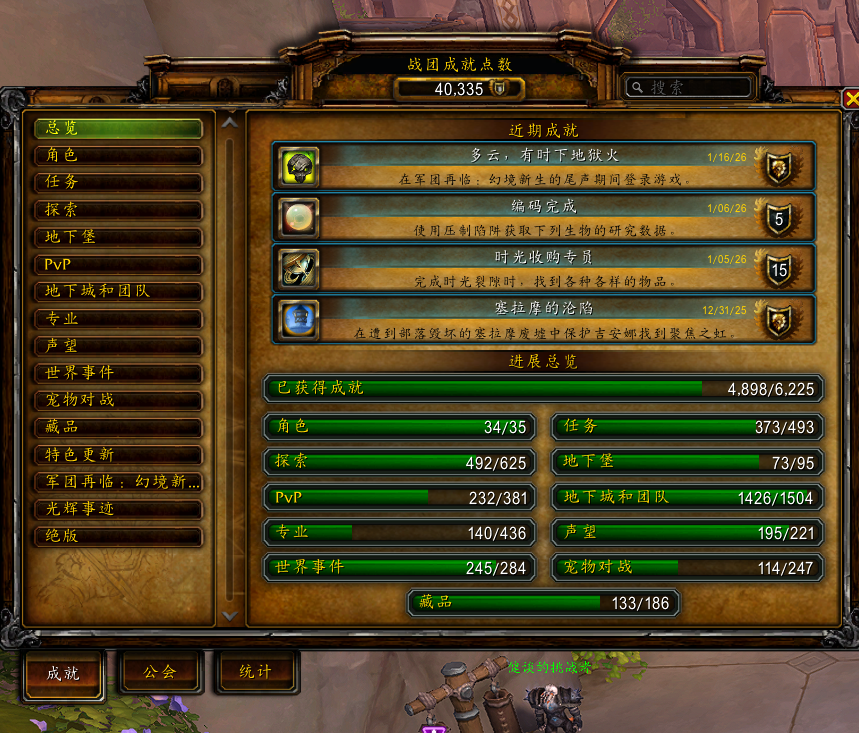This screenshot has width=859, height=733.
Task: Switch to the 统计 statistics tab
Action: point(255,672)
